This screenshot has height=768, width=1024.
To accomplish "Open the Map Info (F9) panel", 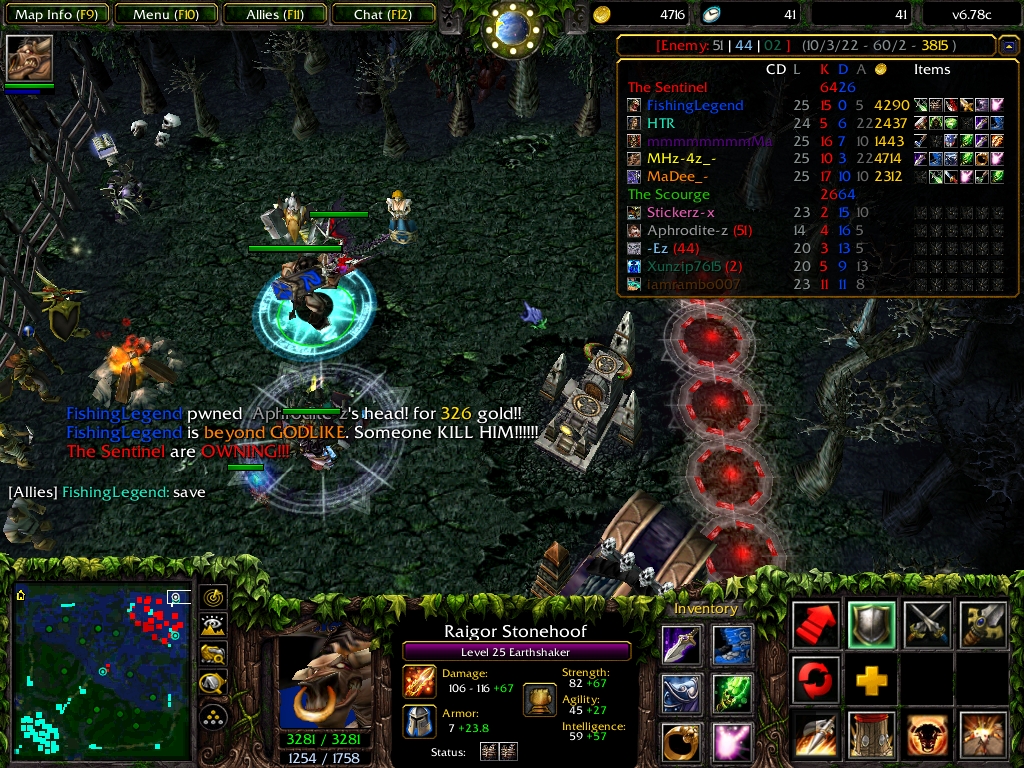I will click(55, 15).
